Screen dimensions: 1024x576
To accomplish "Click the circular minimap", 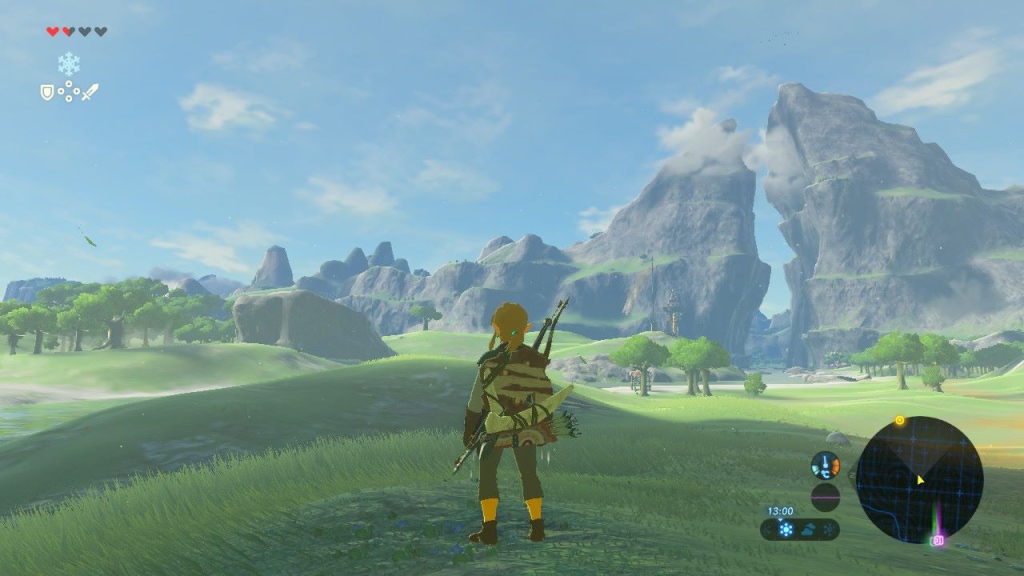I will [919, 480].
